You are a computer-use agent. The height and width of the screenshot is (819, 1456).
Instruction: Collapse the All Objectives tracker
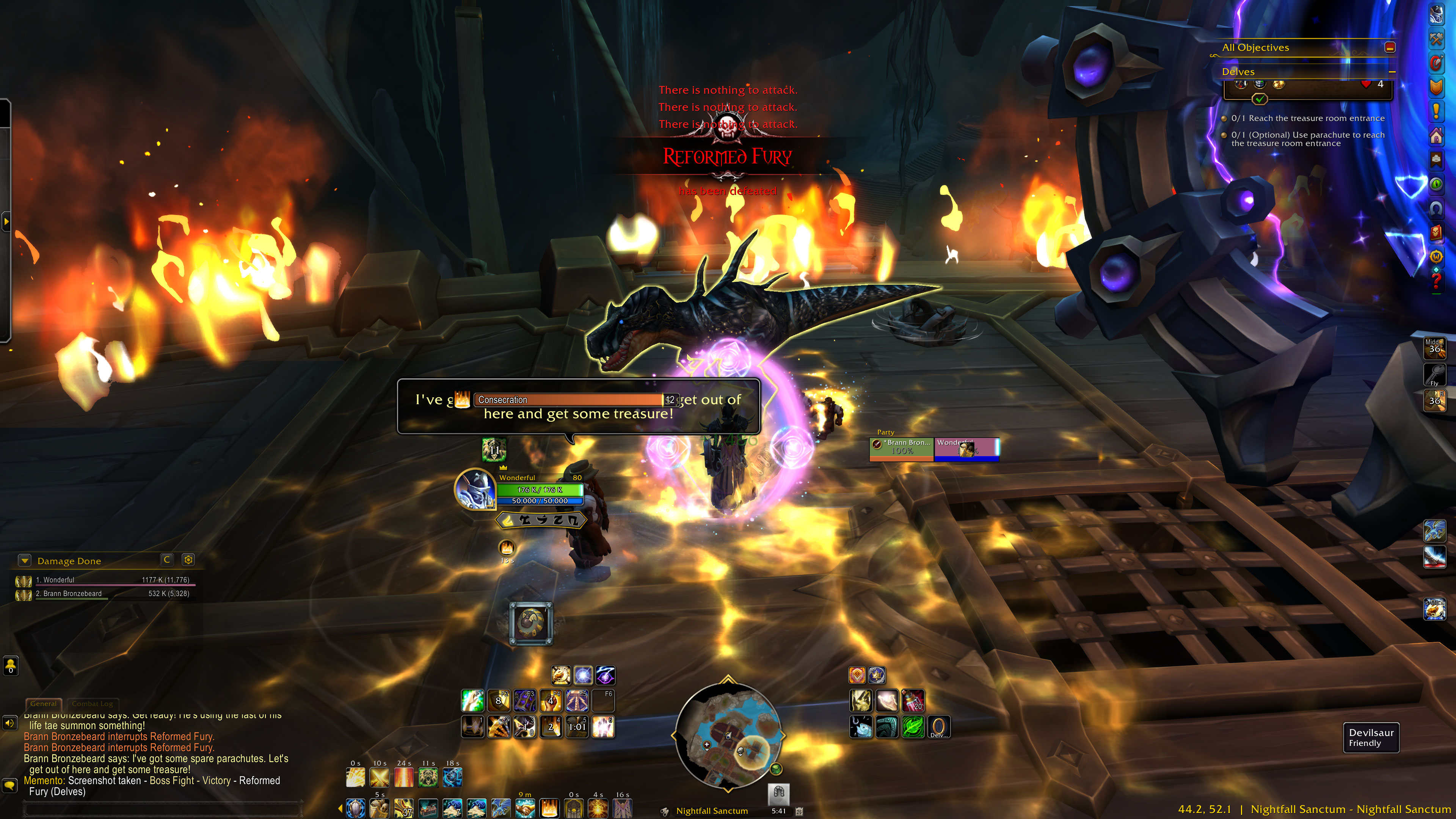[1390, 47]
